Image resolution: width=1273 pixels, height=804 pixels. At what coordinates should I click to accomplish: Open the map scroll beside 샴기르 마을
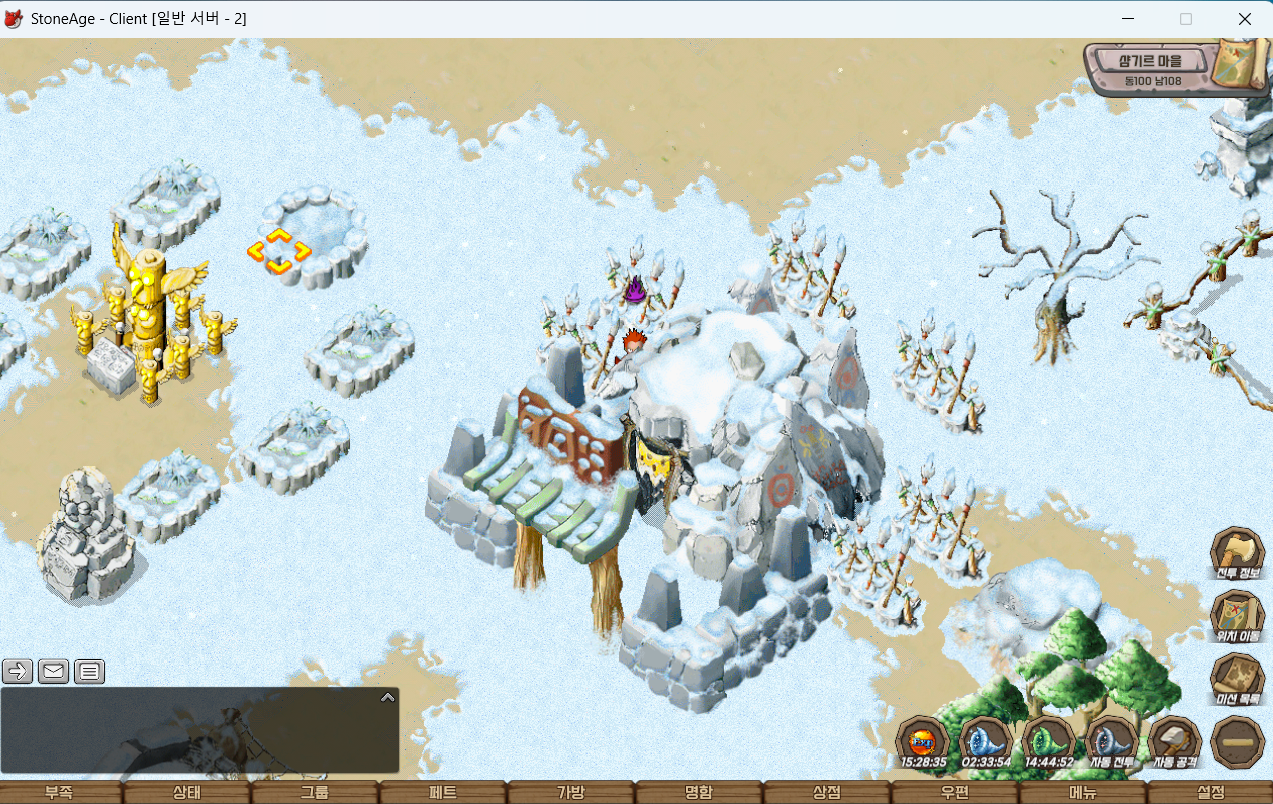[1236, 66]
